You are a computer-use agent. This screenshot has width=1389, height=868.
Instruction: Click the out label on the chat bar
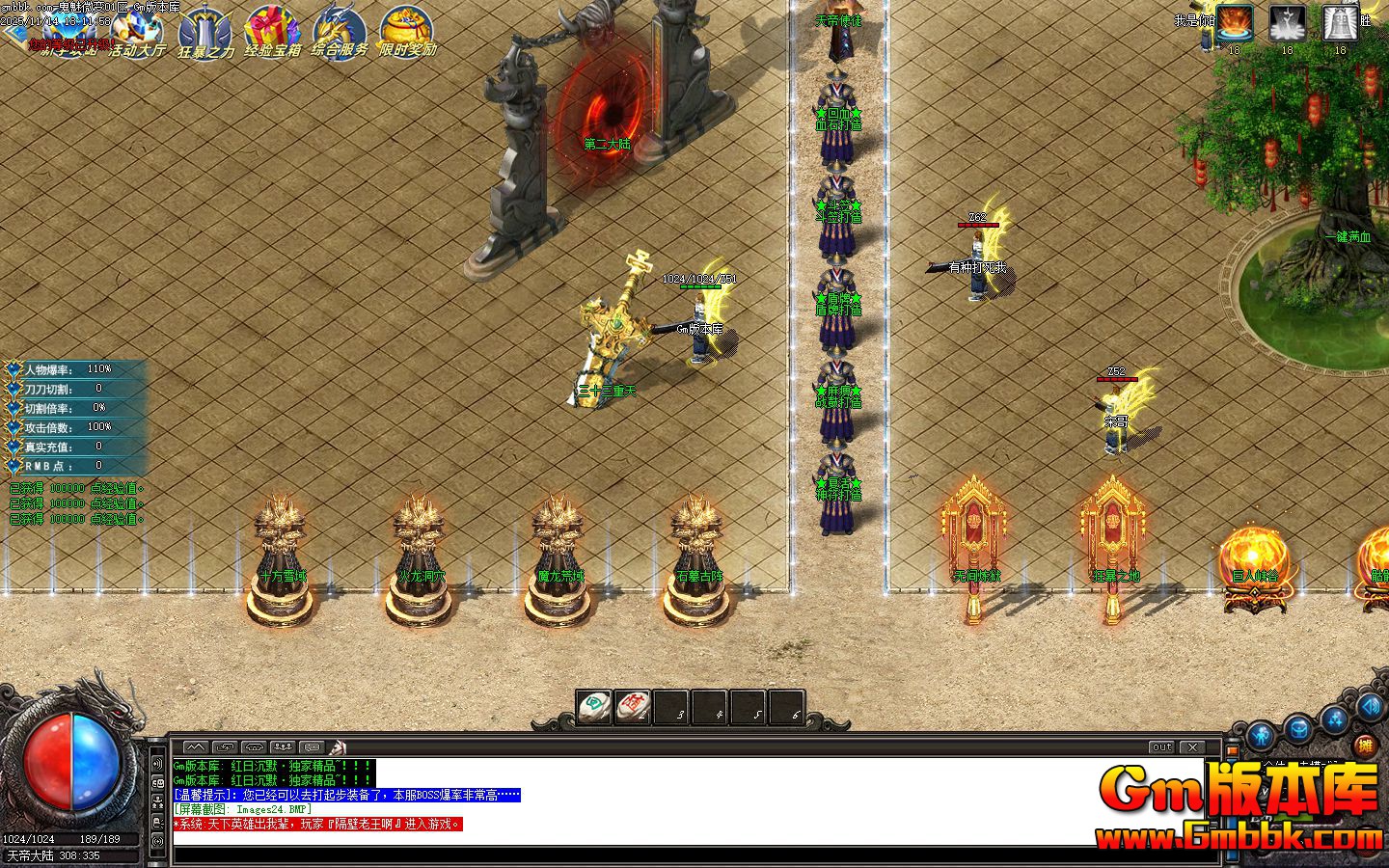pos(1161,746)
